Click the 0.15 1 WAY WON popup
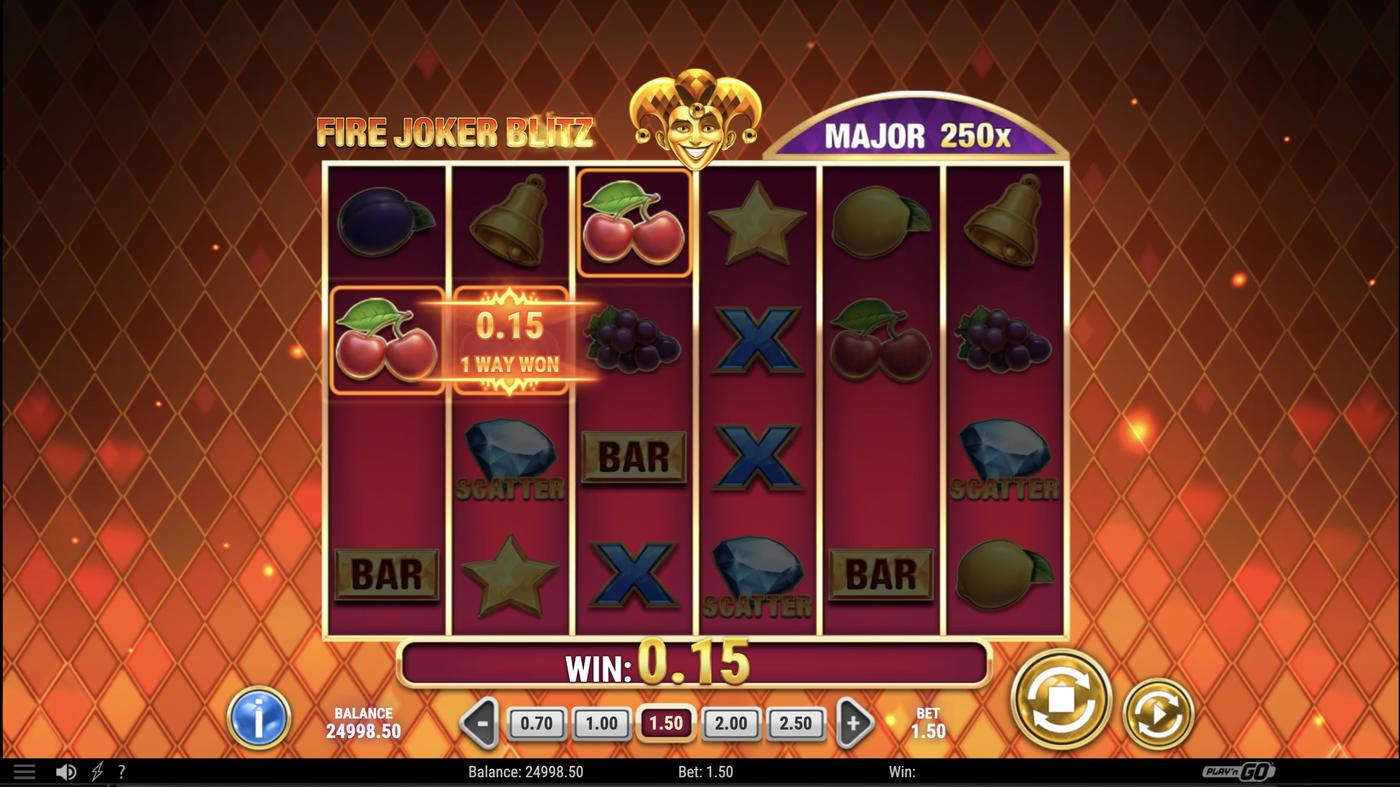The image size is (1400, 787). point(512,340)
